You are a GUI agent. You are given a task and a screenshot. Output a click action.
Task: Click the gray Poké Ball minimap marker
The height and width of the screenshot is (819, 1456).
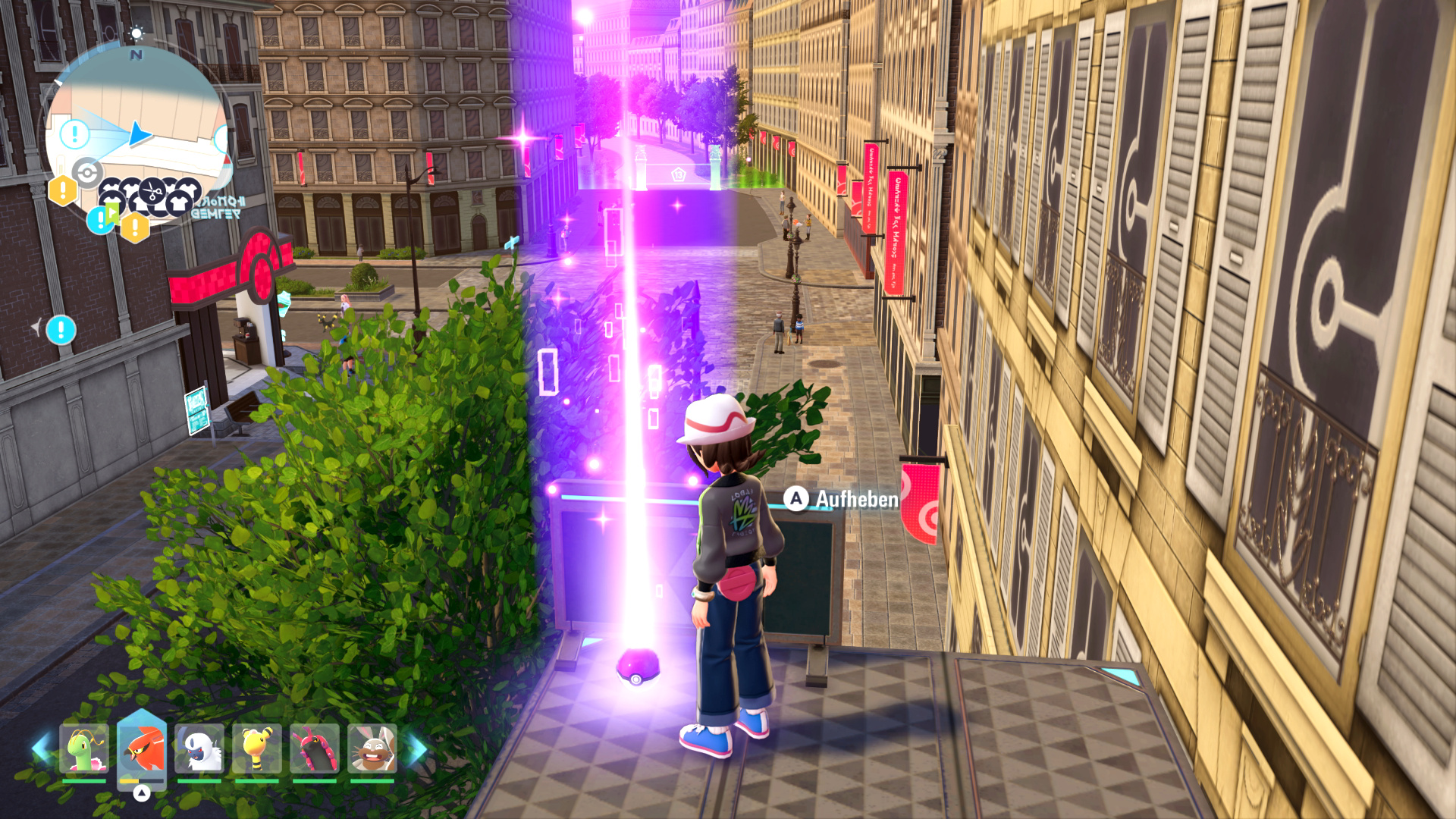click(87, 173)
